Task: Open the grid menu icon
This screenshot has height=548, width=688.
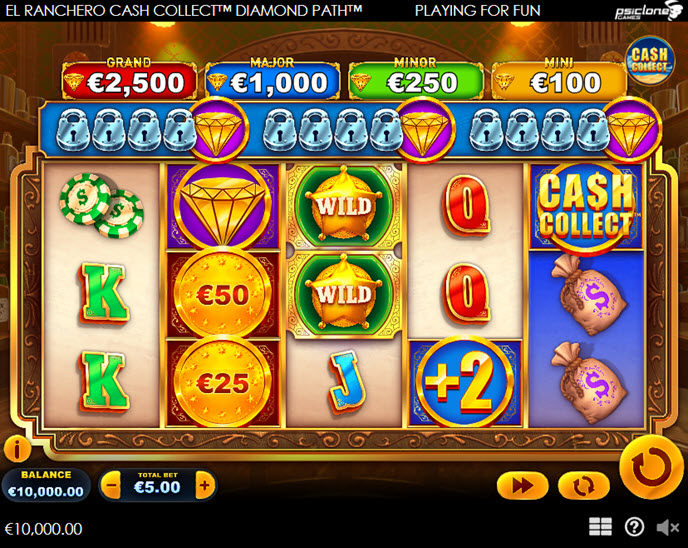Action: pos(600,527)
